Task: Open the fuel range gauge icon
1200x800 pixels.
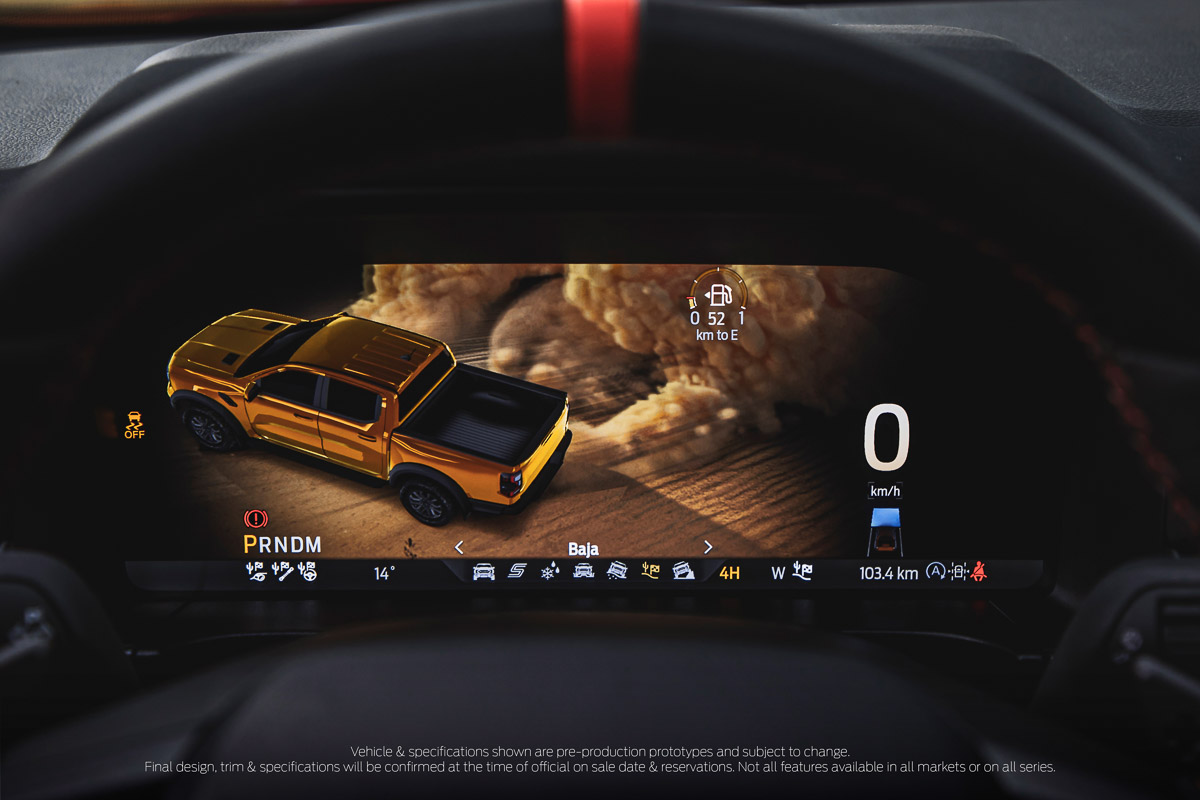Action: point(718,296)
